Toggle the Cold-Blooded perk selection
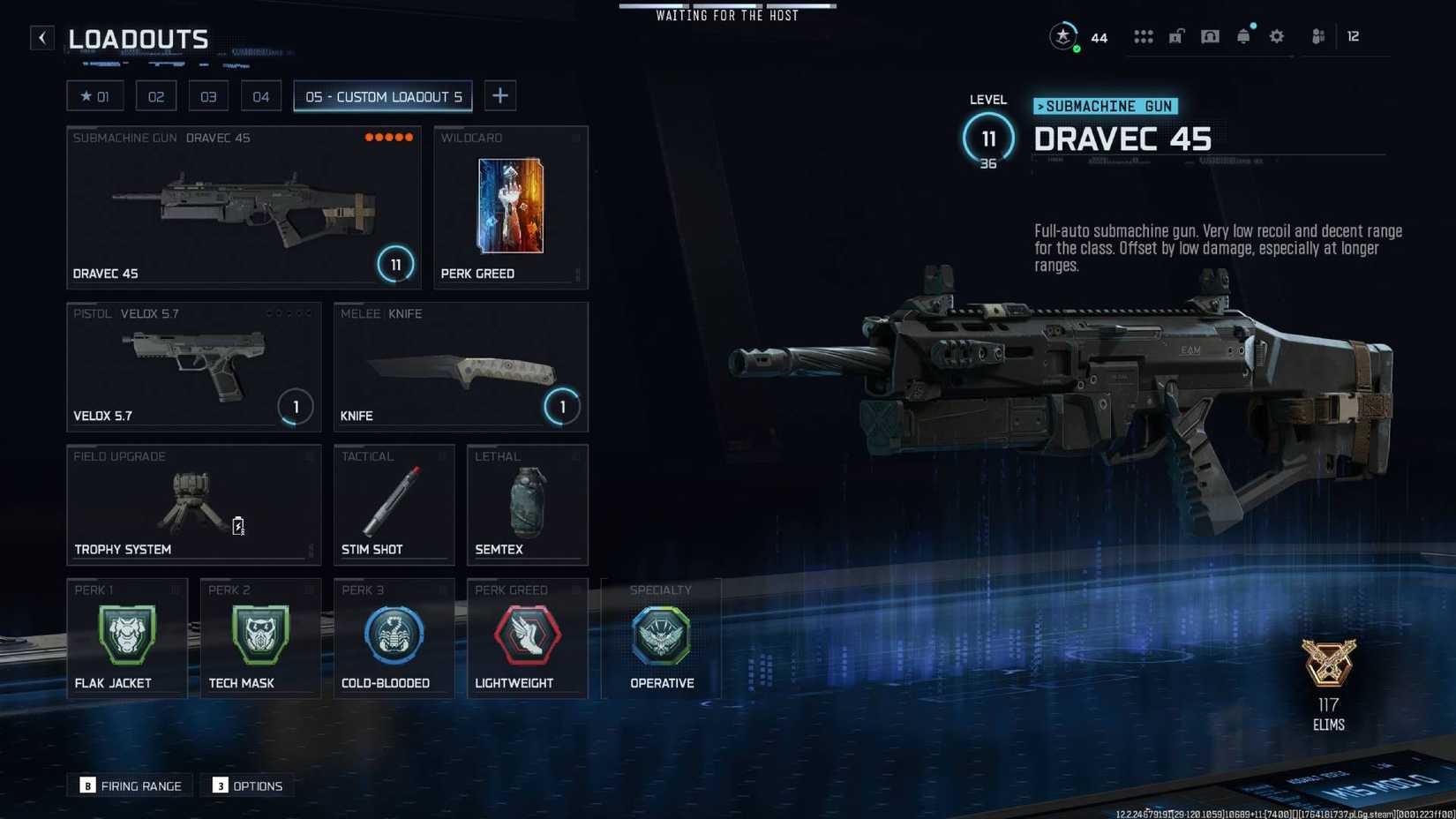 tap(394, 637)
